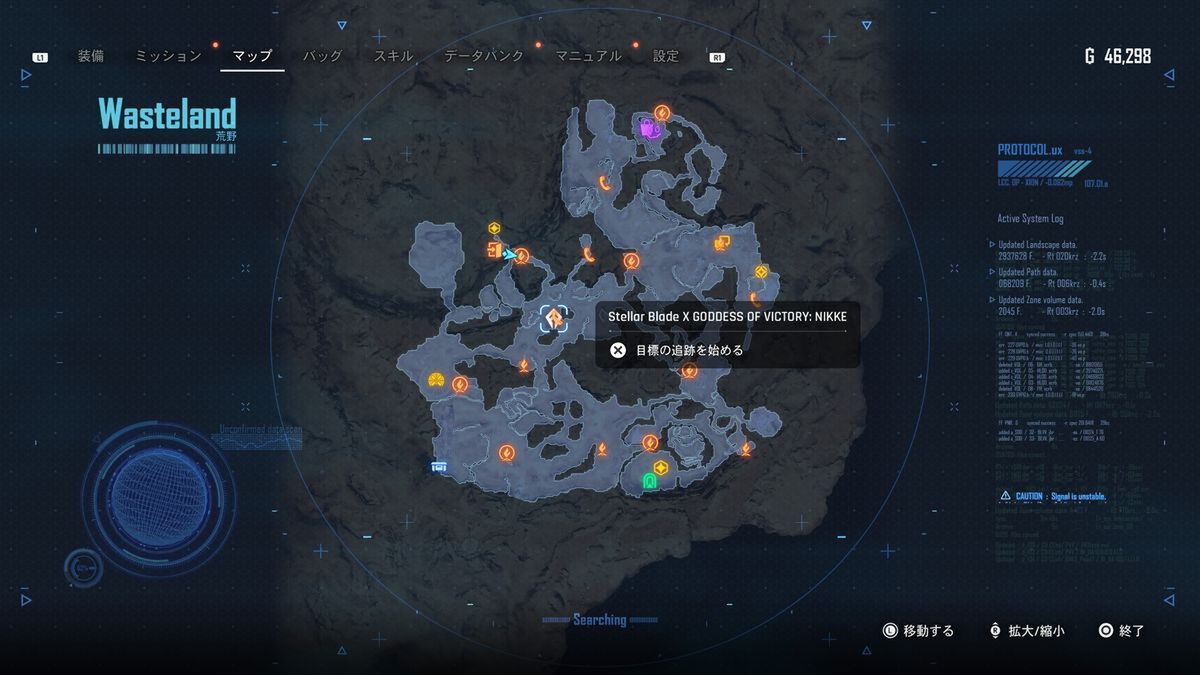Image resolution: width=1200 pixels, height=675 pixels.
Task: Select the blue shop marker on the map
Action: [x=438, y=466]
